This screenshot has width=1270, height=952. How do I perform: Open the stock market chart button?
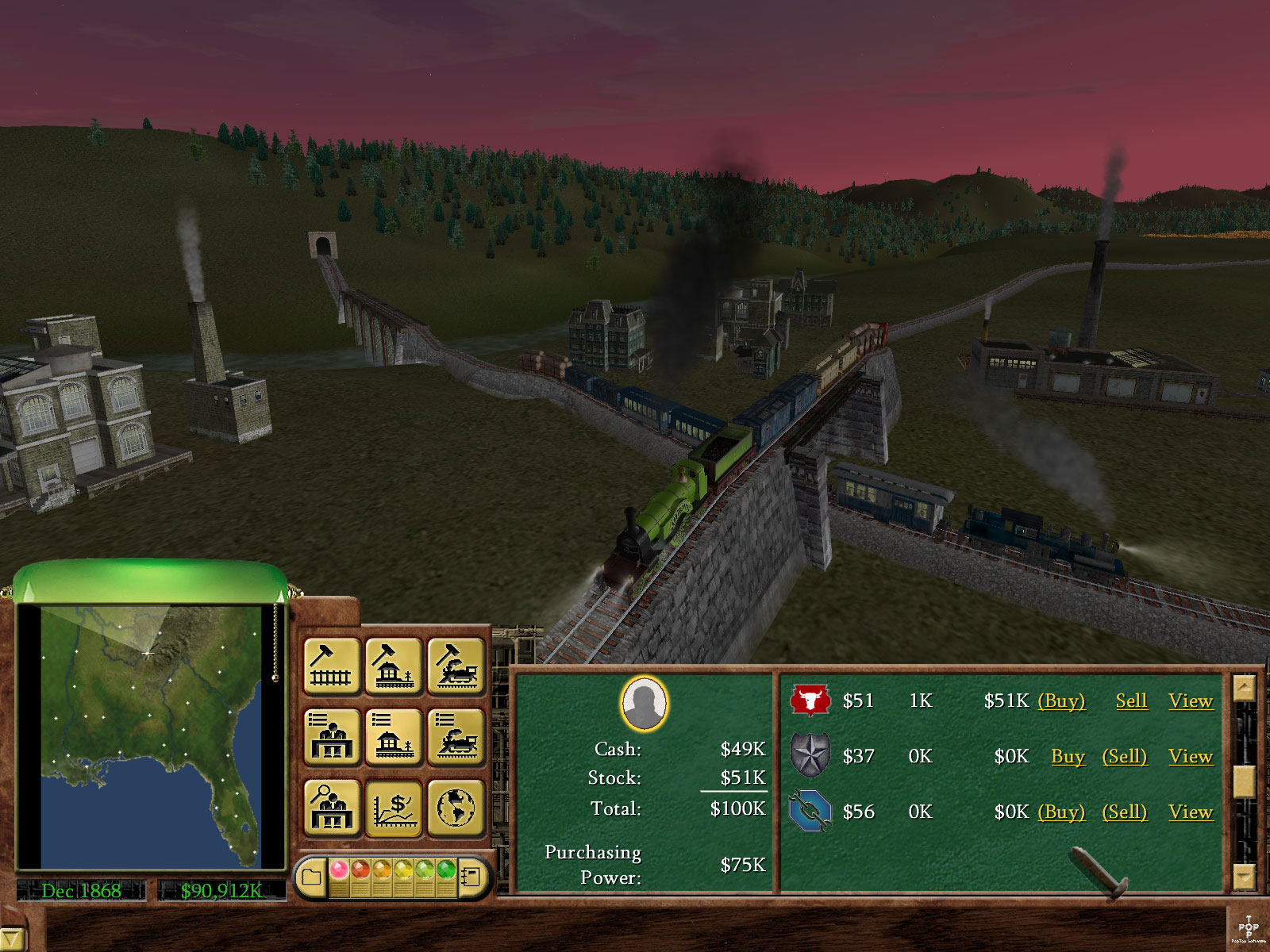[x=394, y=808]
